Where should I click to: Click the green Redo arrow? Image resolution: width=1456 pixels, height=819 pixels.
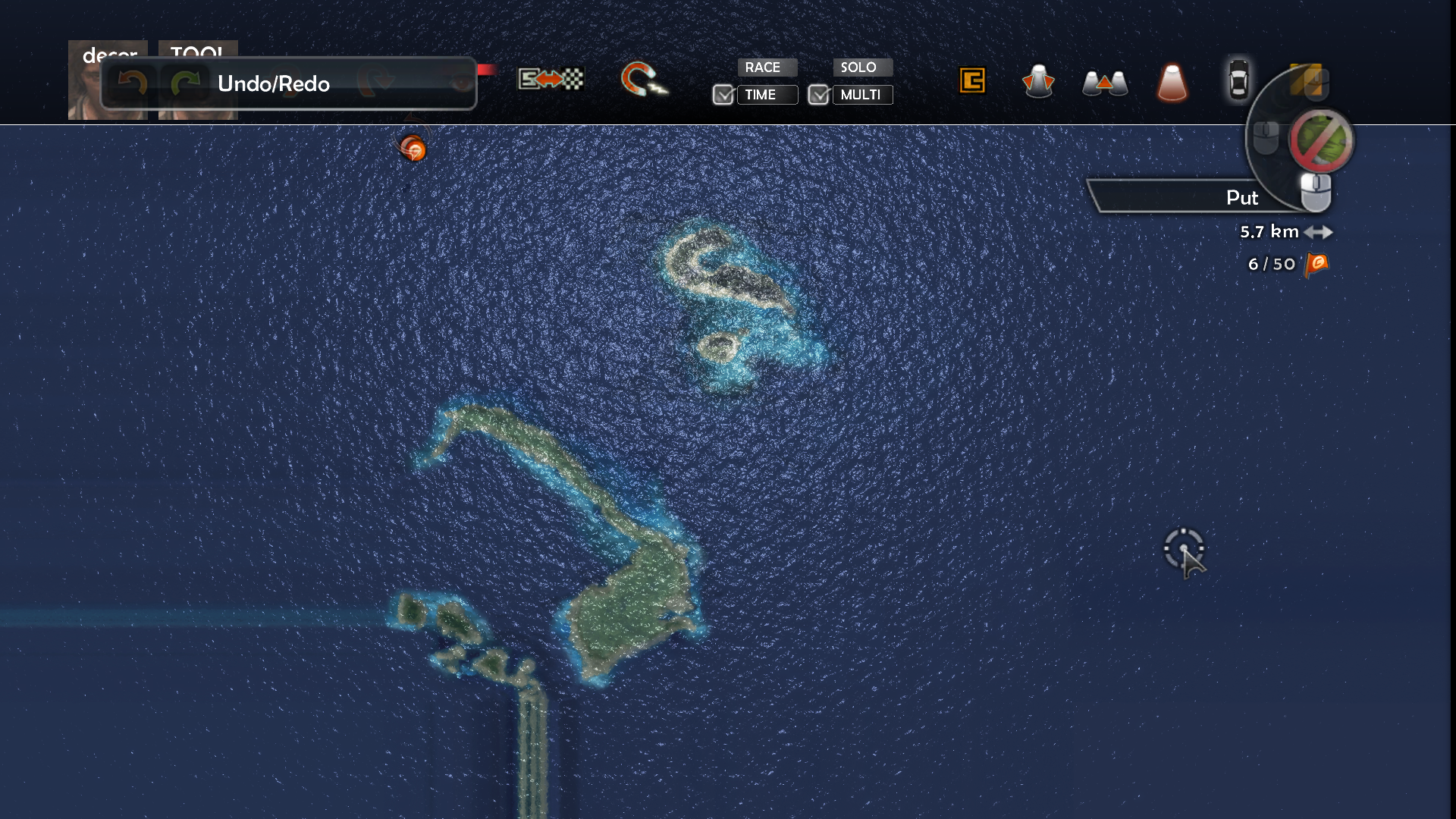click(x=184, y=83)
